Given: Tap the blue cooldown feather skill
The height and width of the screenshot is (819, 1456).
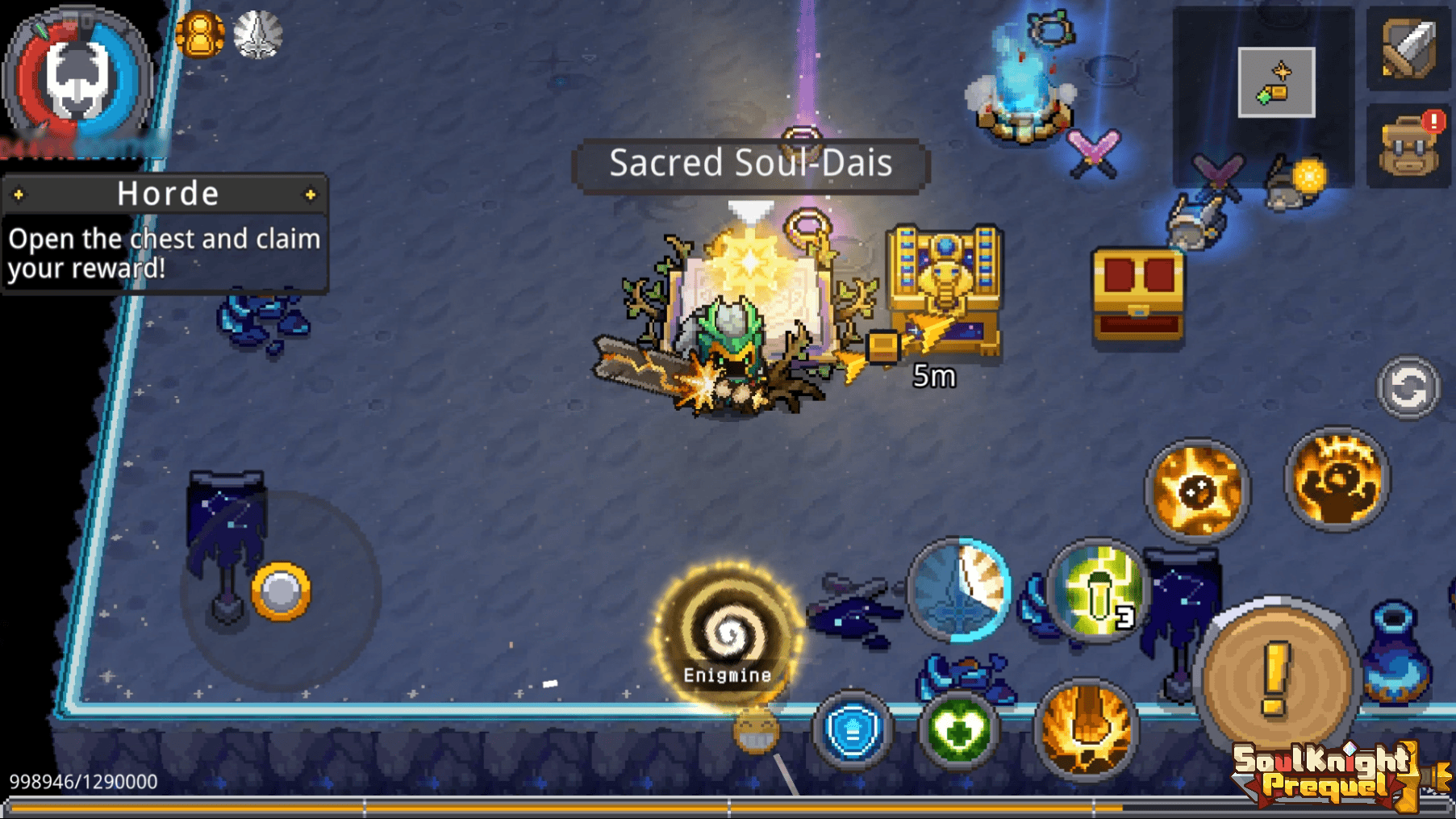Looking at the screenshot, I should coord(959,589).
